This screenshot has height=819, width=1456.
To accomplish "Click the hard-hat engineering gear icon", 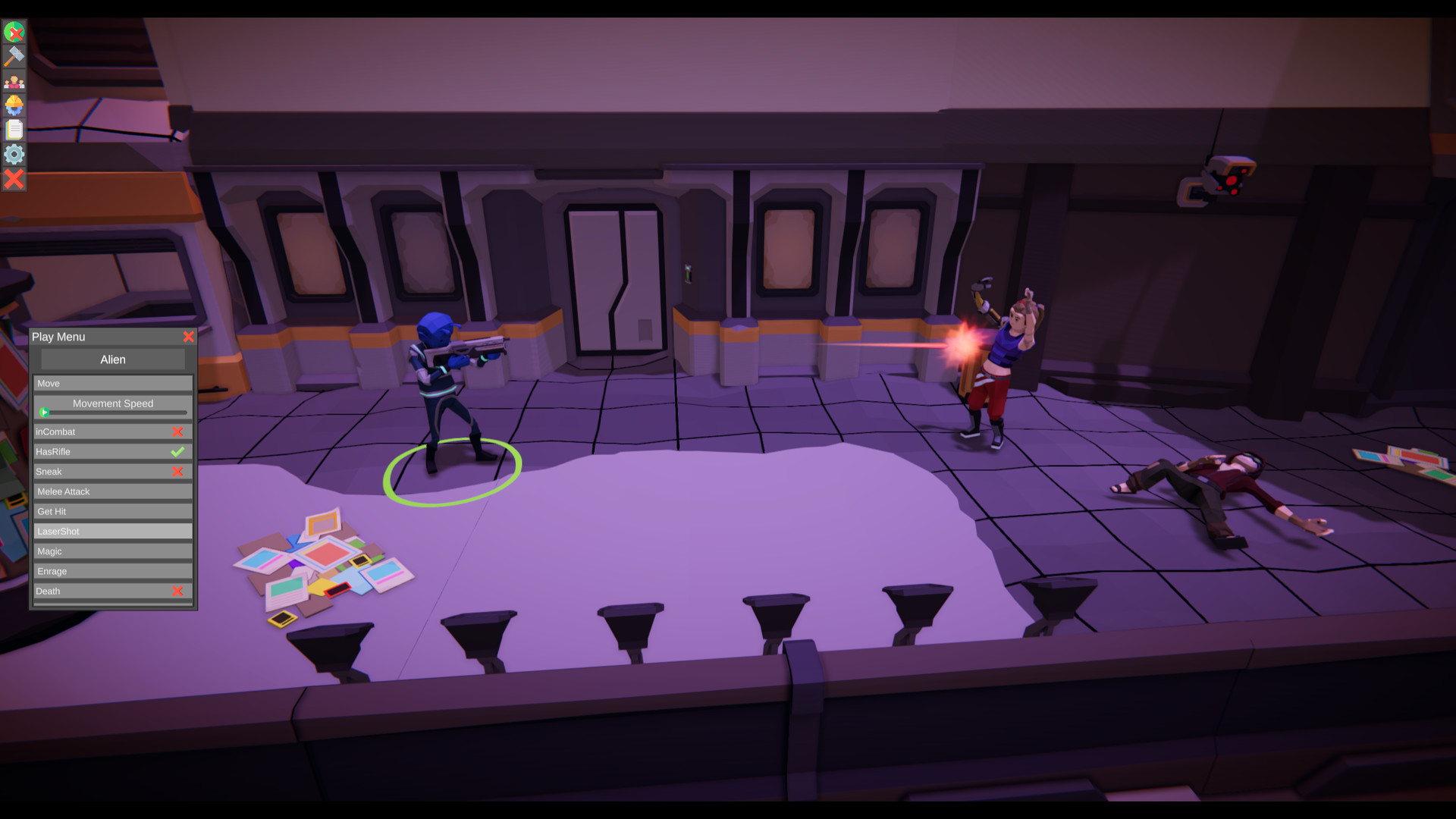I will (14, 105).
